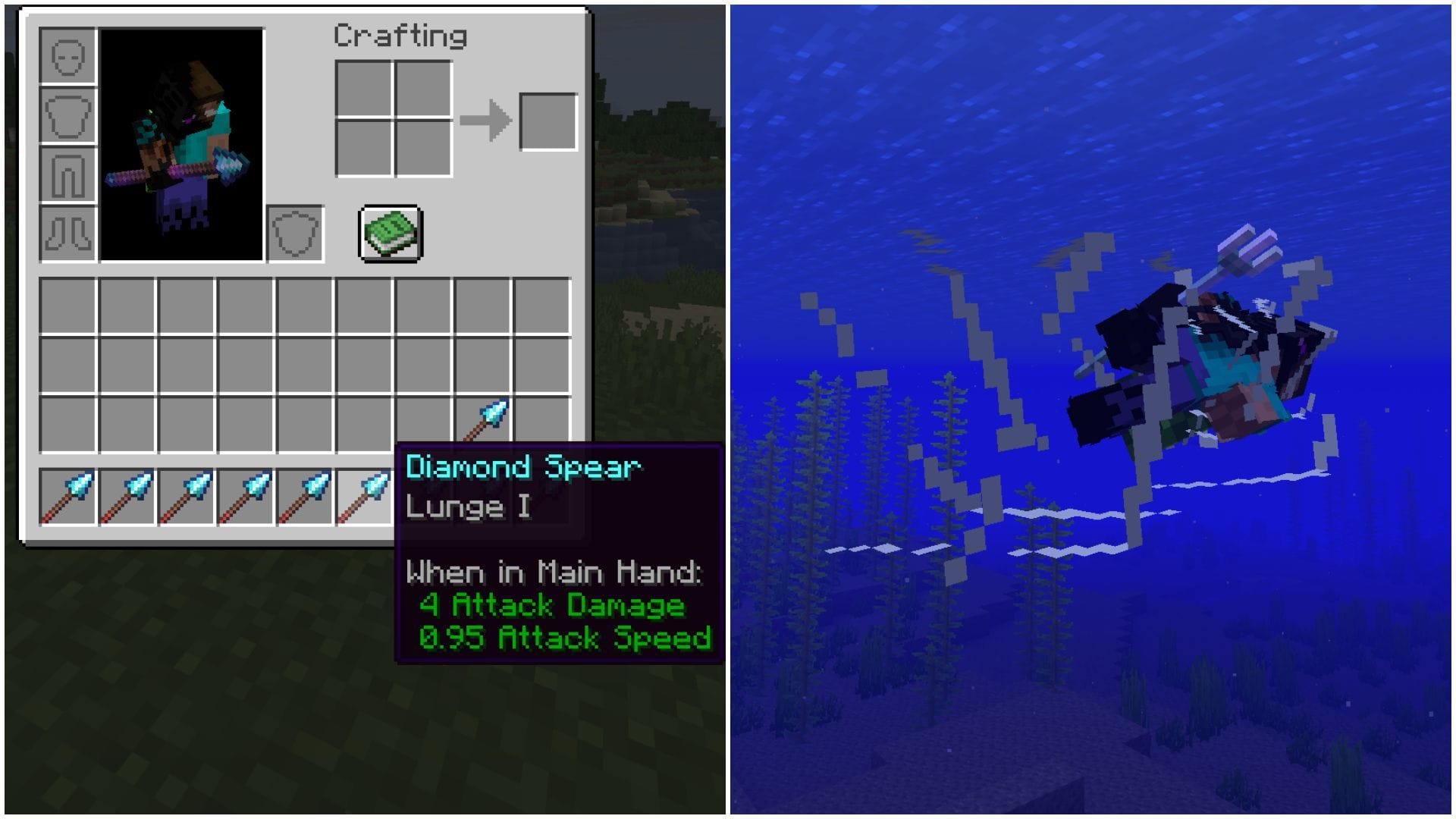Click the Crafting title label
Image resolution: width=1456 pixels, height=819 pixels.
400,36
